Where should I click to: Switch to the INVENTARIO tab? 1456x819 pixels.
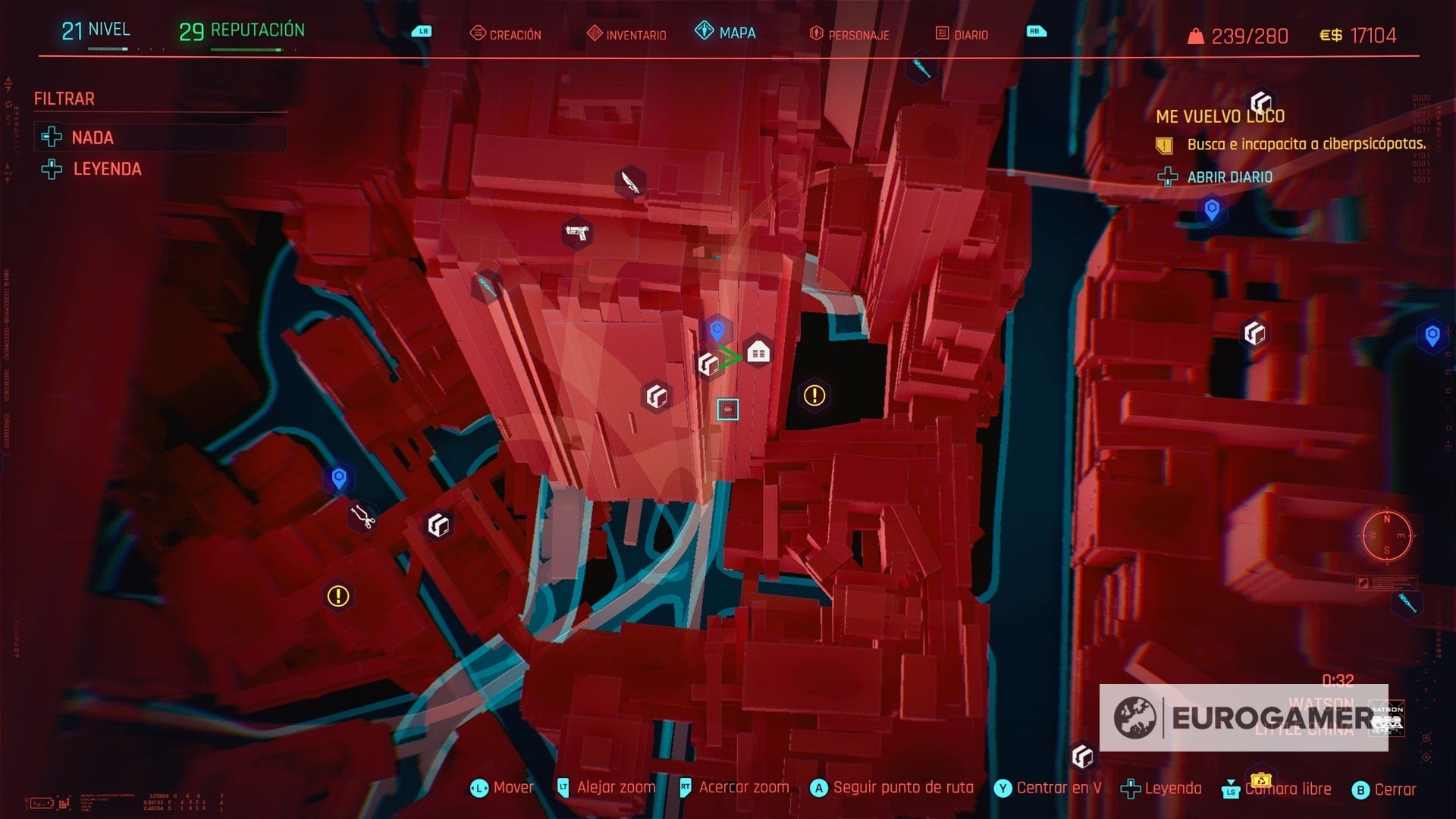coord(635,33)
